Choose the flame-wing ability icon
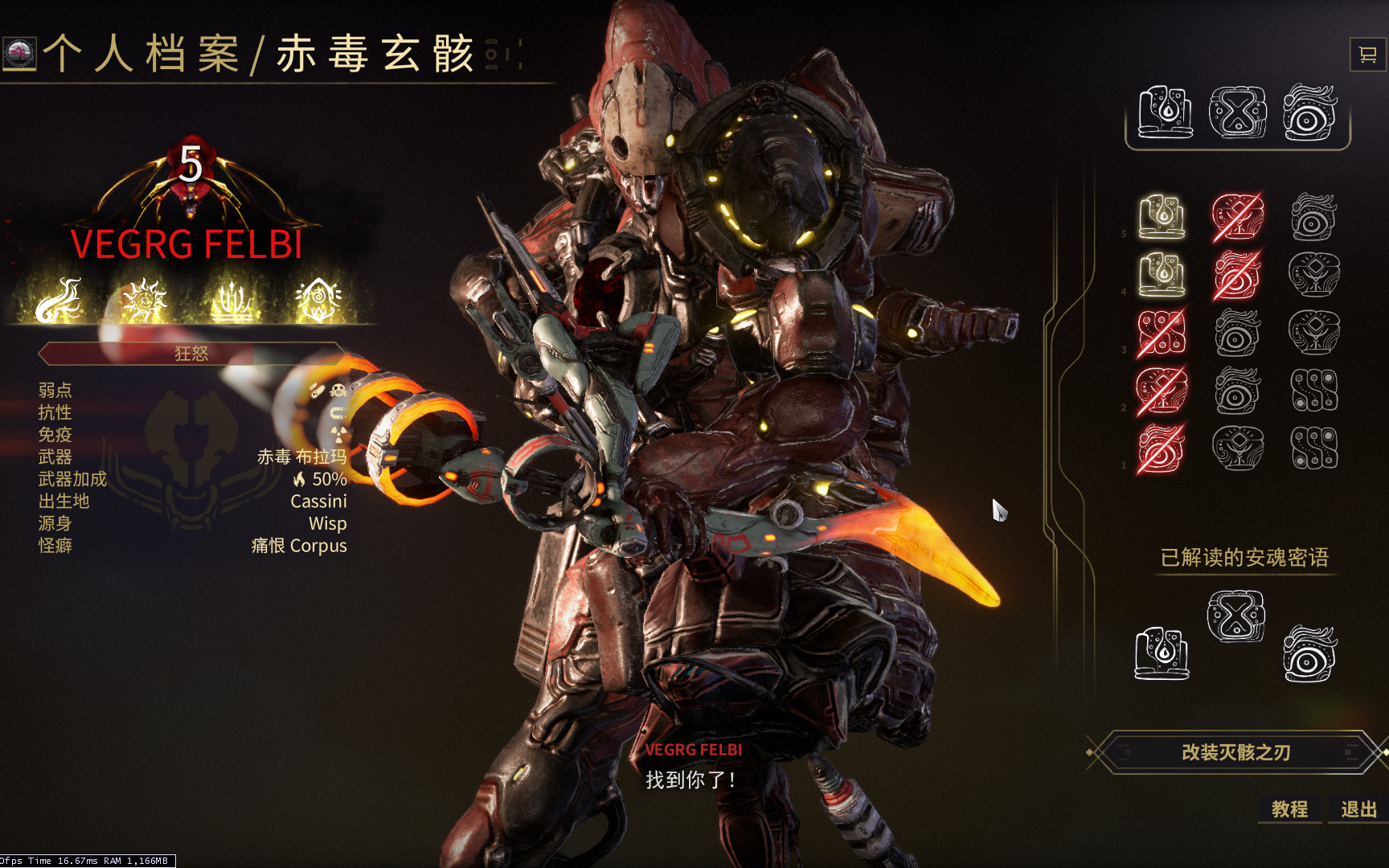 pos(59,301)
